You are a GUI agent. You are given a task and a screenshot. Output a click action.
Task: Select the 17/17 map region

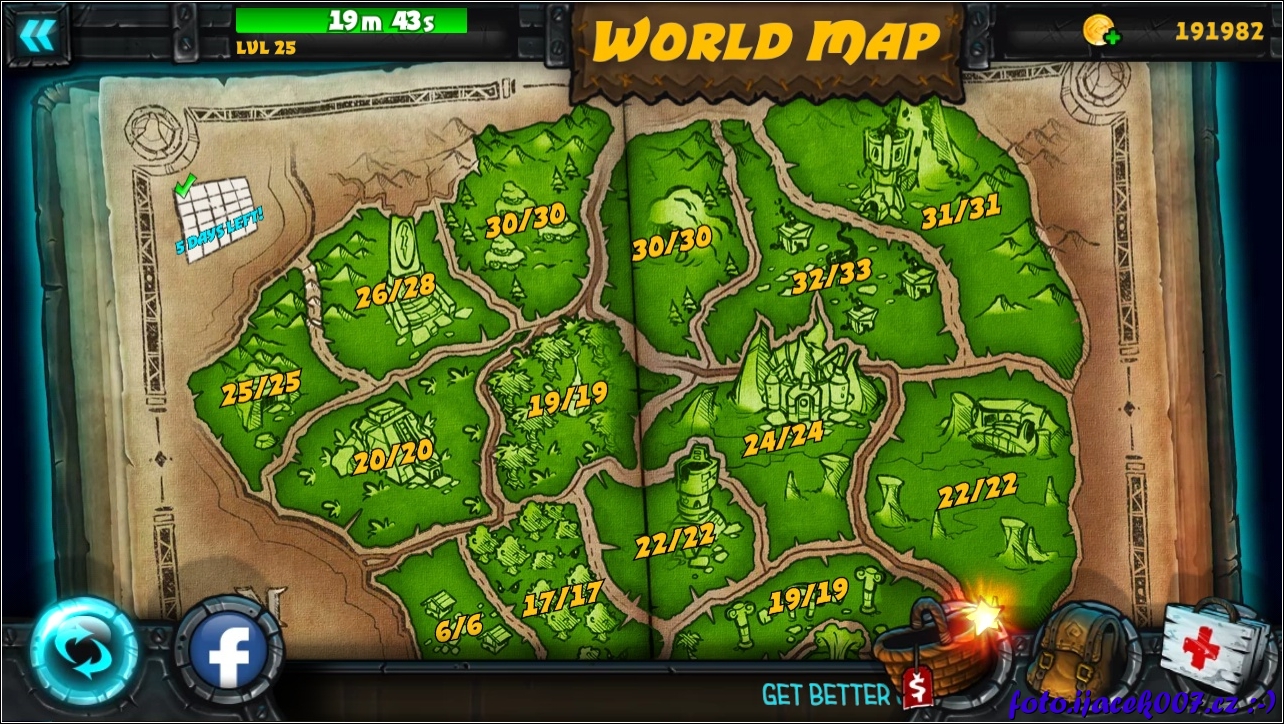point(562,599)
